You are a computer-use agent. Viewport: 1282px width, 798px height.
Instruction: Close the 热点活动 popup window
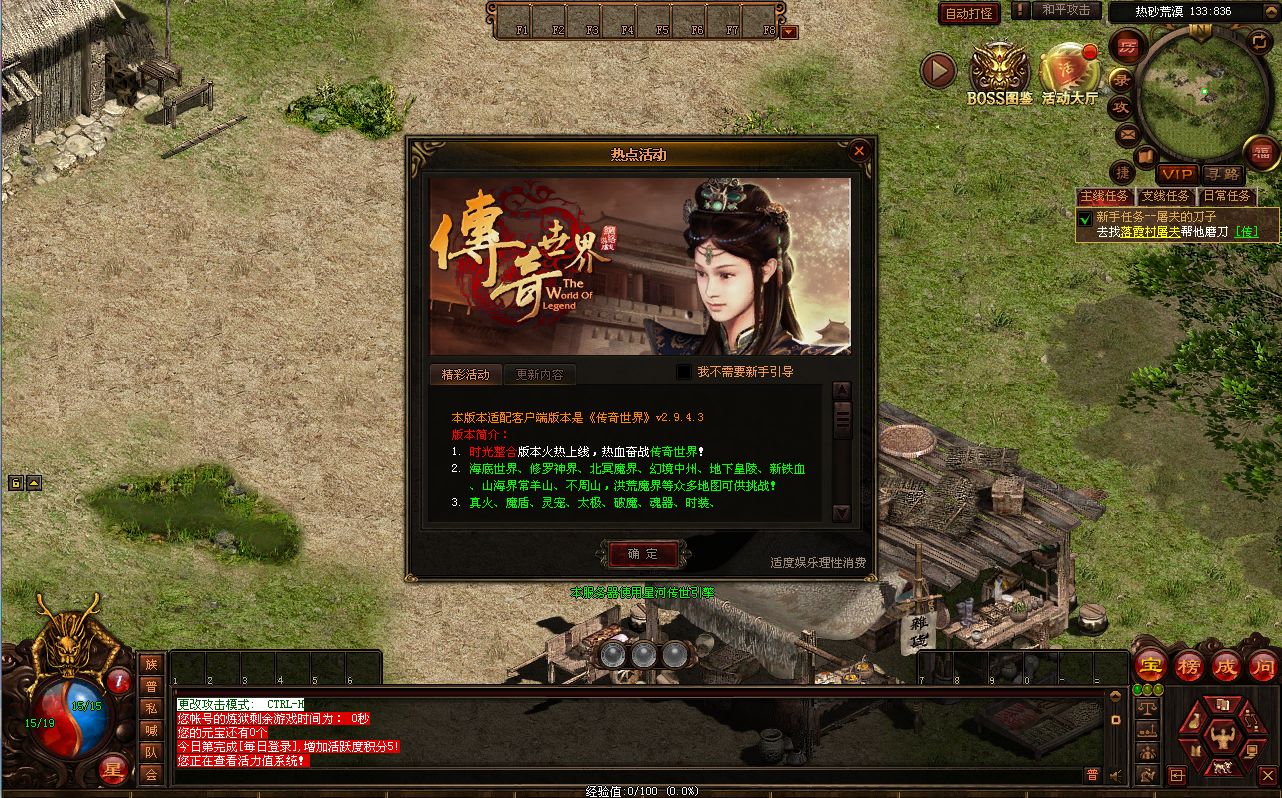[x=859, y=151]
